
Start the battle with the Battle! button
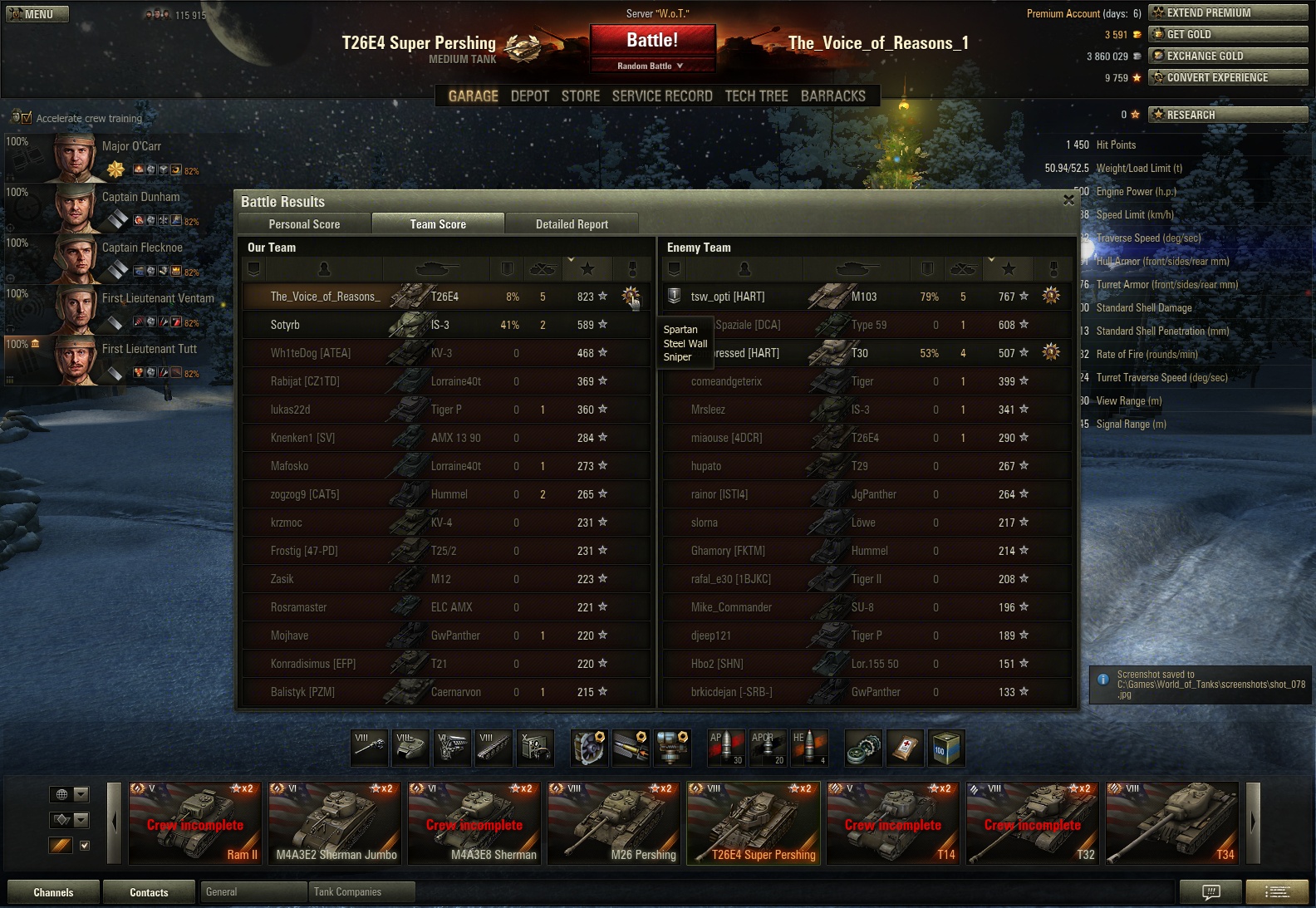coord(652,41)
